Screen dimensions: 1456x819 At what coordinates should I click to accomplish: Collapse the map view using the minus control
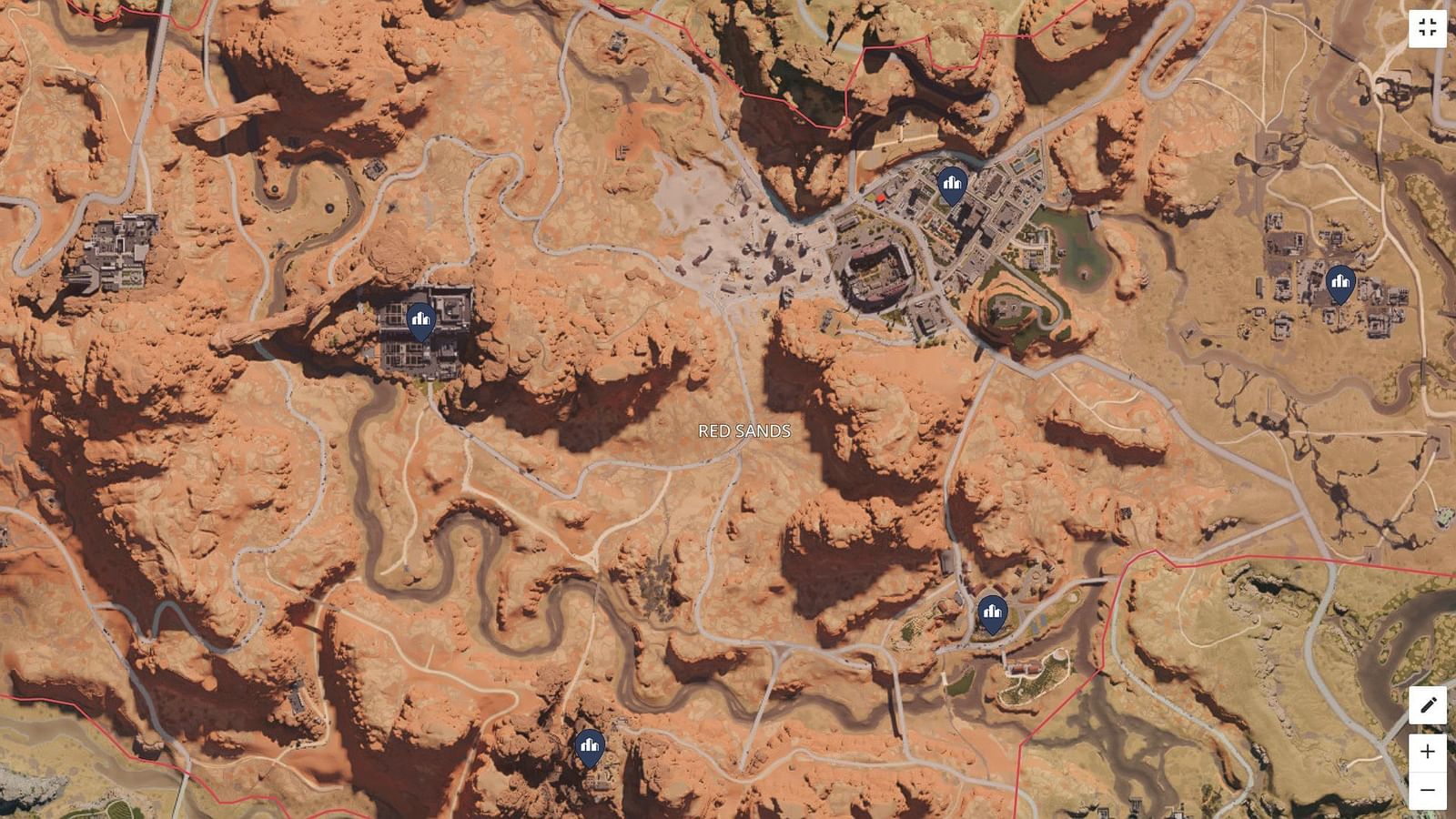pyautogui.click(x=1426, y=790)
